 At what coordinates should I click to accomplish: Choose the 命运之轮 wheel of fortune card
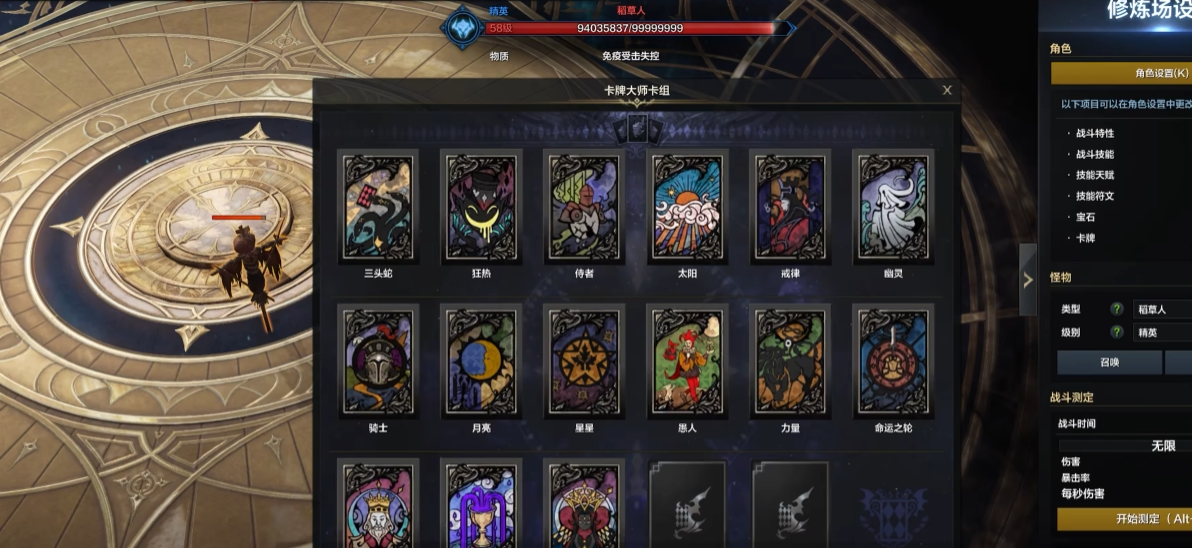[893, 361]
